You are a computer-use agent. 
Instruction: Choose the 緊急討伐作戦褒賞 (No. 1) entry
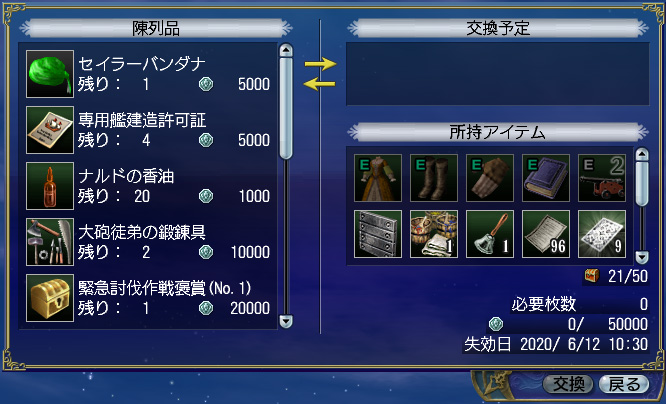click(150, 298)
